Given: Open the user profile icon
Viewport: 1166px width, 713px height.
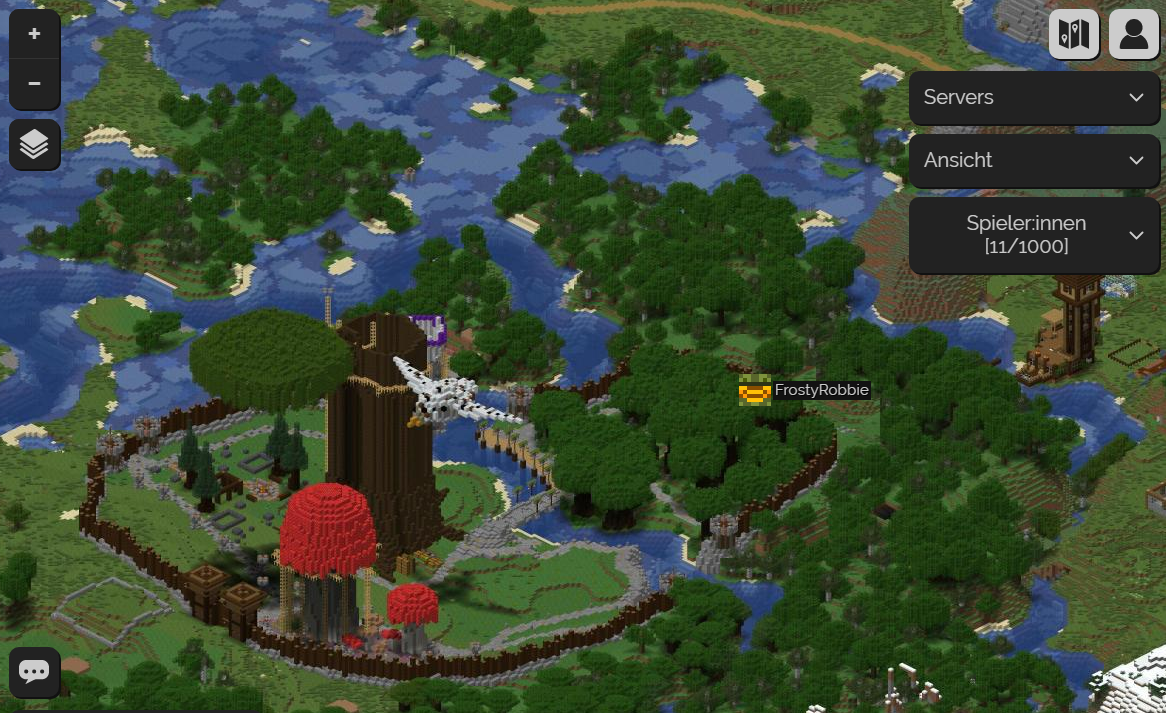Looking at the screenshot, I should click(x=1134, y=34).
